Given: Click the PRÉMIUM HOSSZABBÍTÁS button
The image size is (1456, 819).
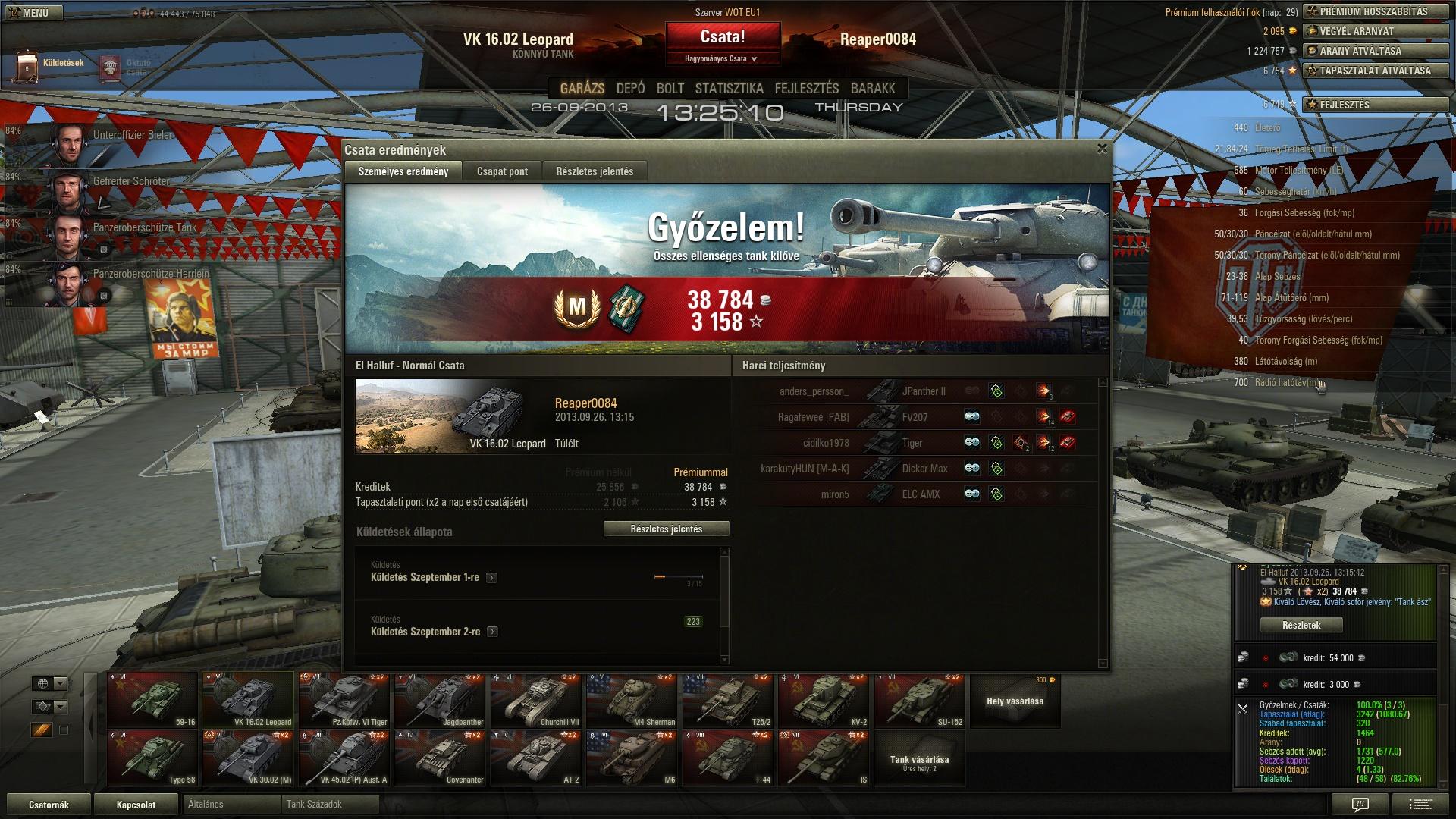Looking at the screenshot, I should click(x=1375, y=11).
